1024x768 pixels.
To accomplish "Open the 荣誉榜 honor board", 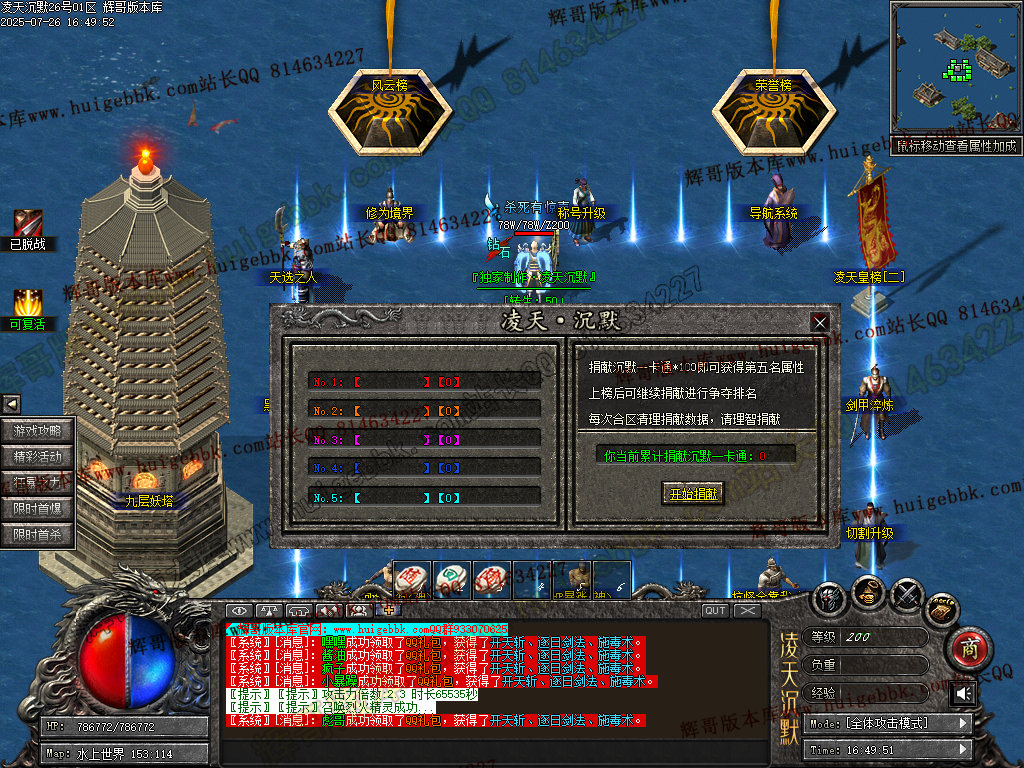I will click(773, 110).
